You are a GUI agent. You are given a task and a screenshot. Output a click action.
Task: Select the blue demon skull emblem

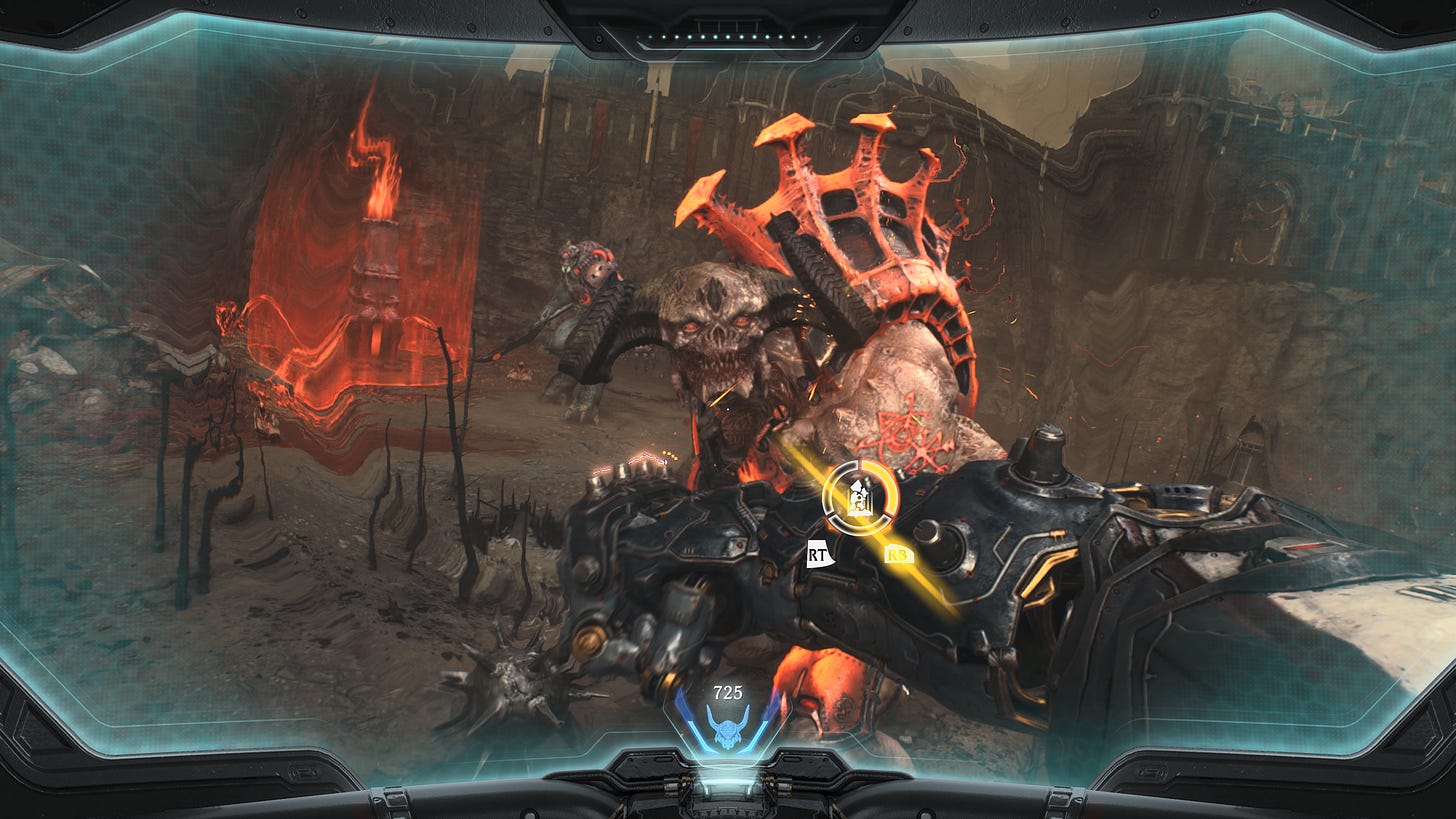click(728, 727)
